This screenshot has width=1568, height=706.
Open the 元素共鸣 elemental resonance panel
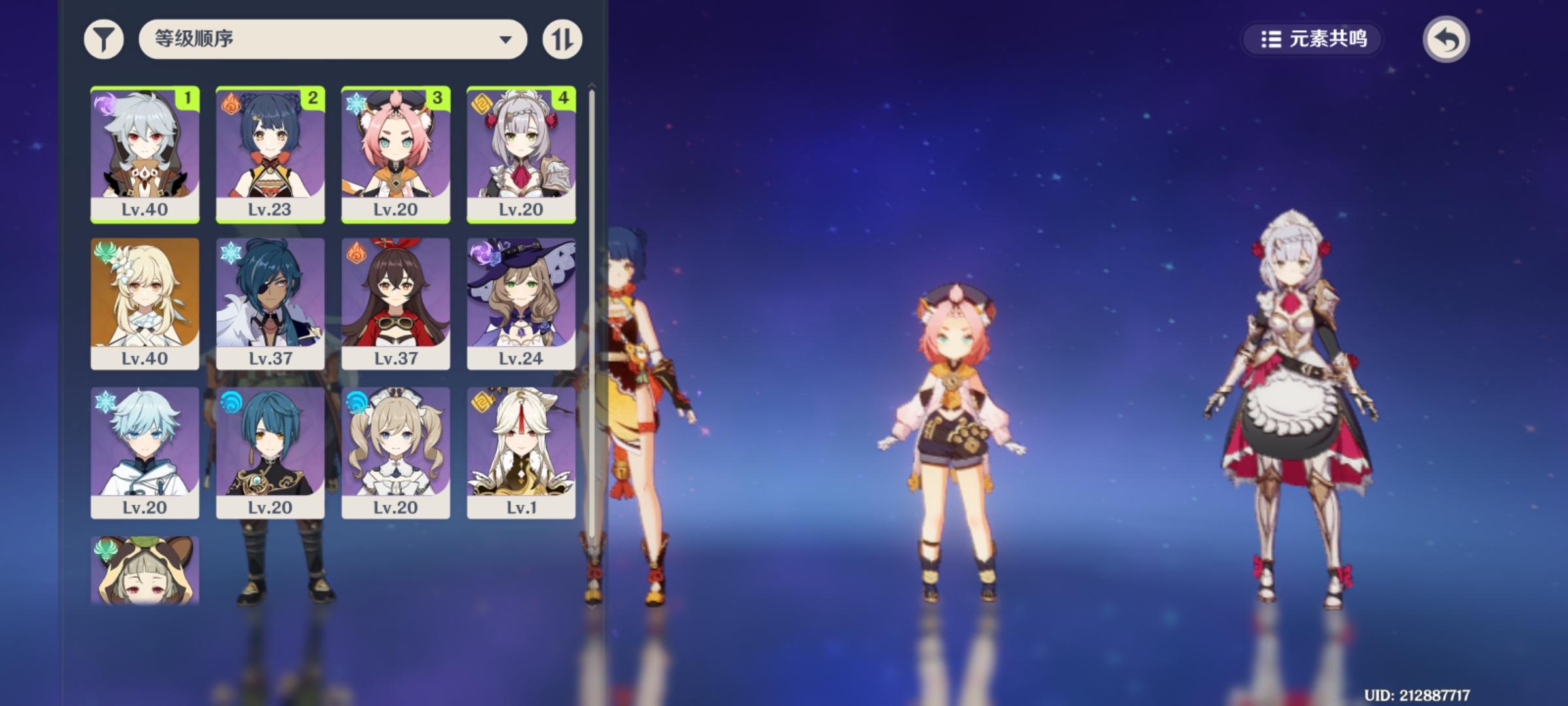[1311, 39]
